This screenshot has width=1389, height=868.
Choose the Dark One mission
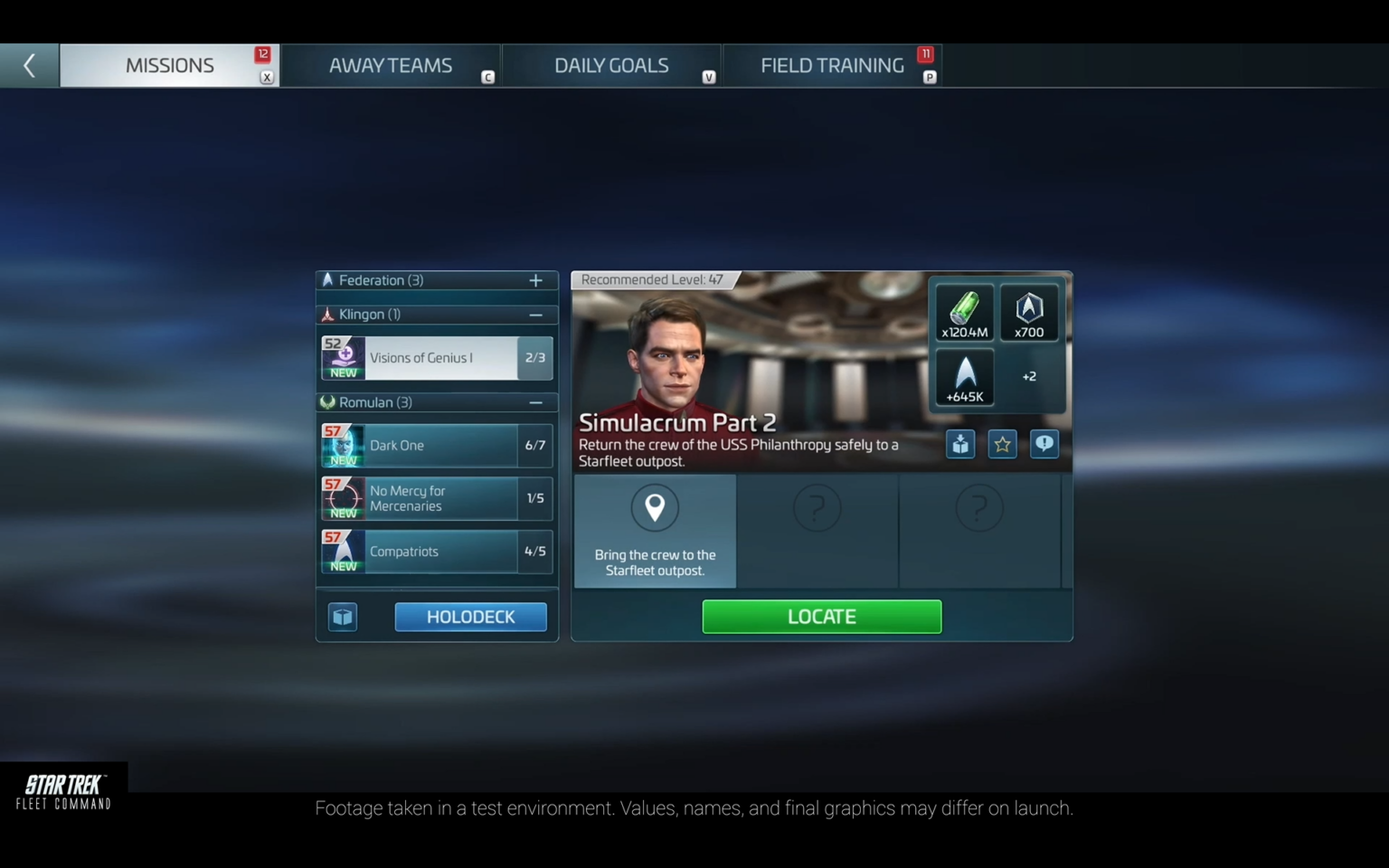click(x=437, y=446)
